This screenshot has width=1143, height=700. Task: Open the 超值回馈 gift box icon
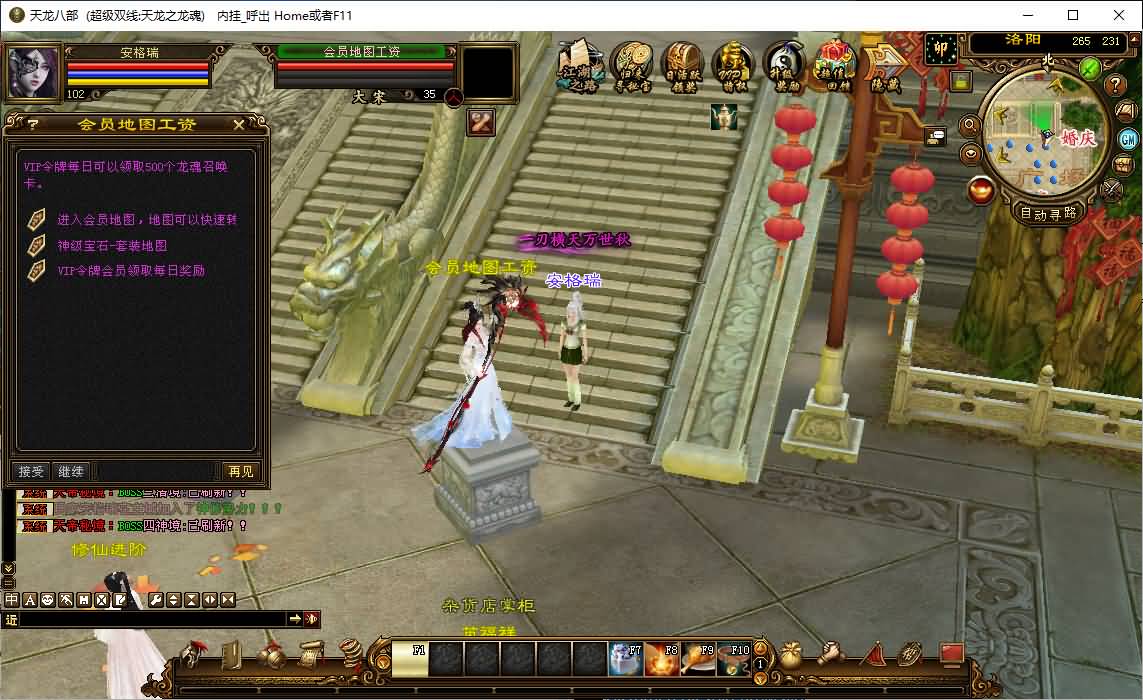click(834, 66)
